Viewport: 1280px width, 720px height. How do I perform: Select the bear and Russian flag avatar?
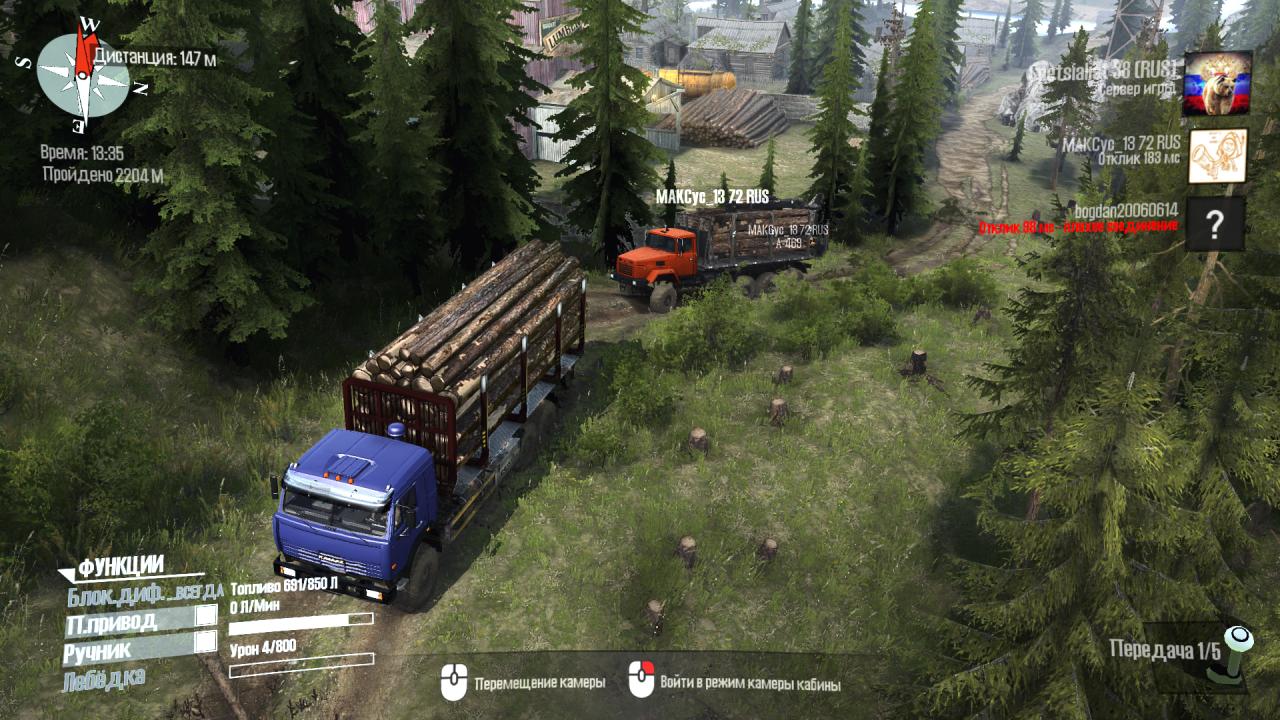1217,84
